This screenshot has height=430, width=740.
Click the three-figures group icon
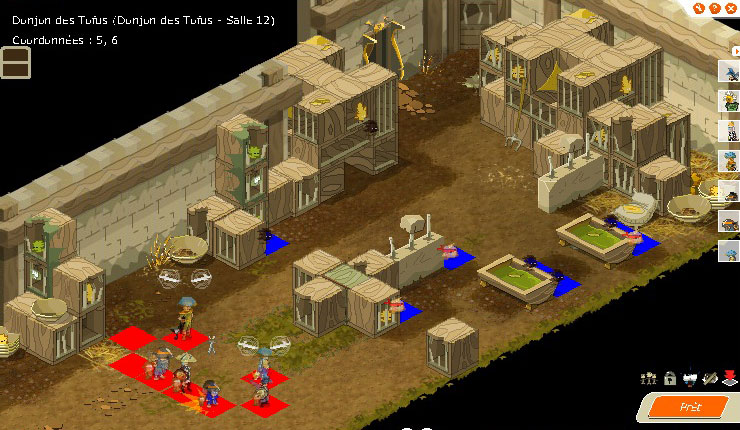tap(649, 378)
